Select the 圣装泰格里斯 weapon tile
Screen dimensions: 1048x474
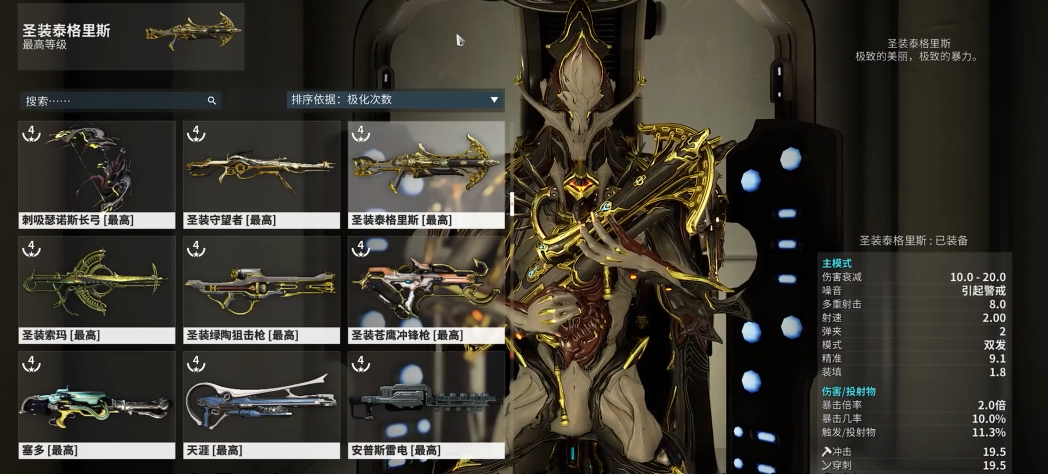[426, 174]
